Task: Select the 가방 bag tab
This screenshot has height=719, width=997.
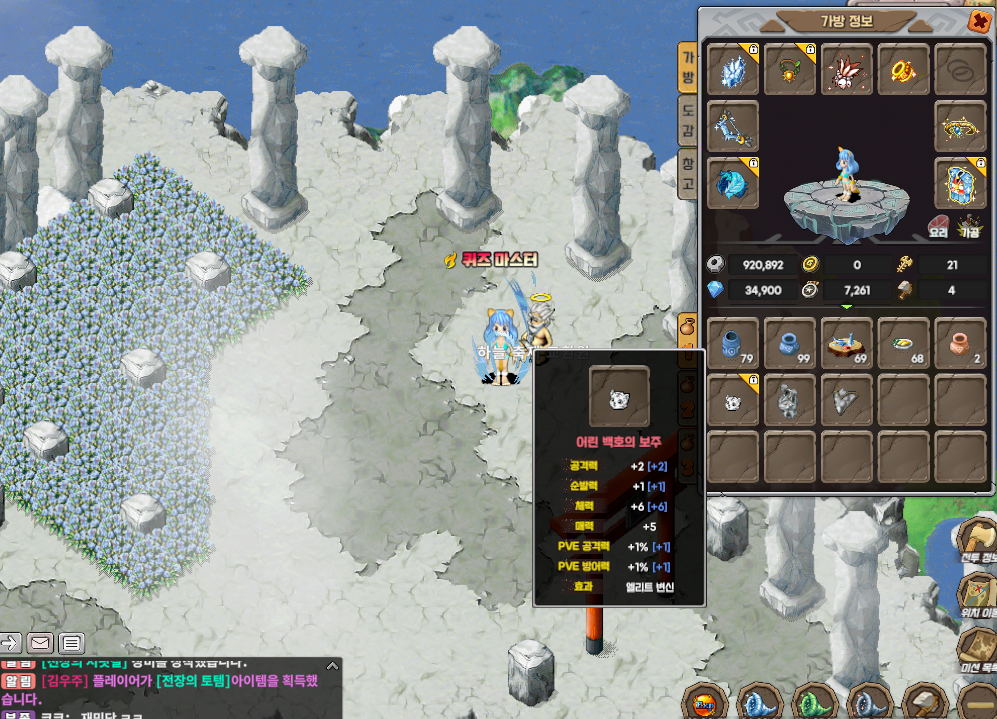Action: [x=687, y=68]
